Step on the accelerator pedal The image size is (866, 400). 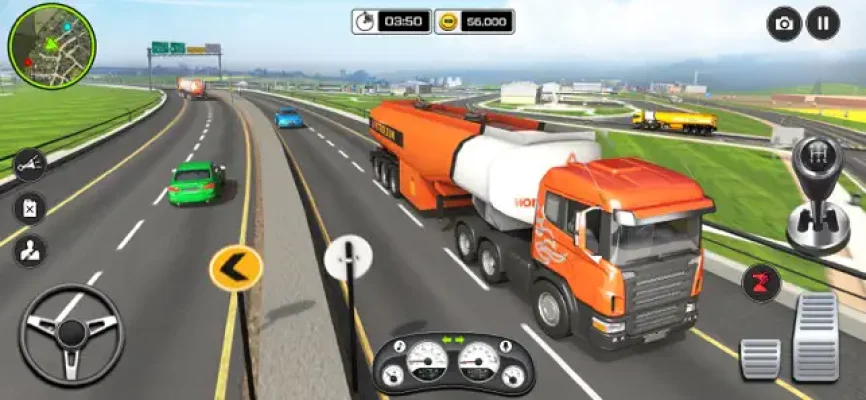pyautogui.click(x=816, y=336)
